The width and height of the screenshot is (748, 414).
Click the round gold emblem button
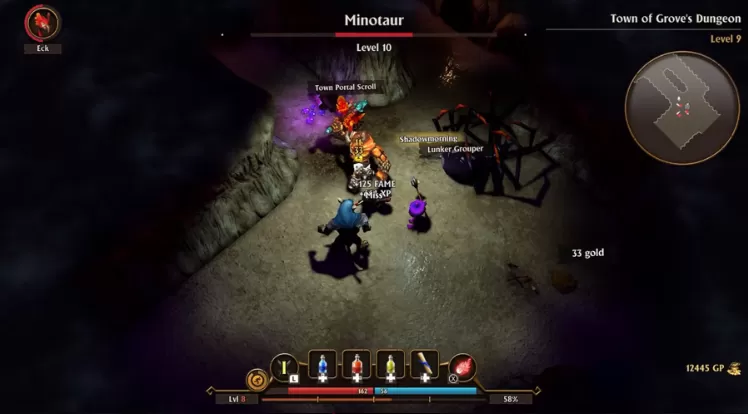click(x=256, y=380)
